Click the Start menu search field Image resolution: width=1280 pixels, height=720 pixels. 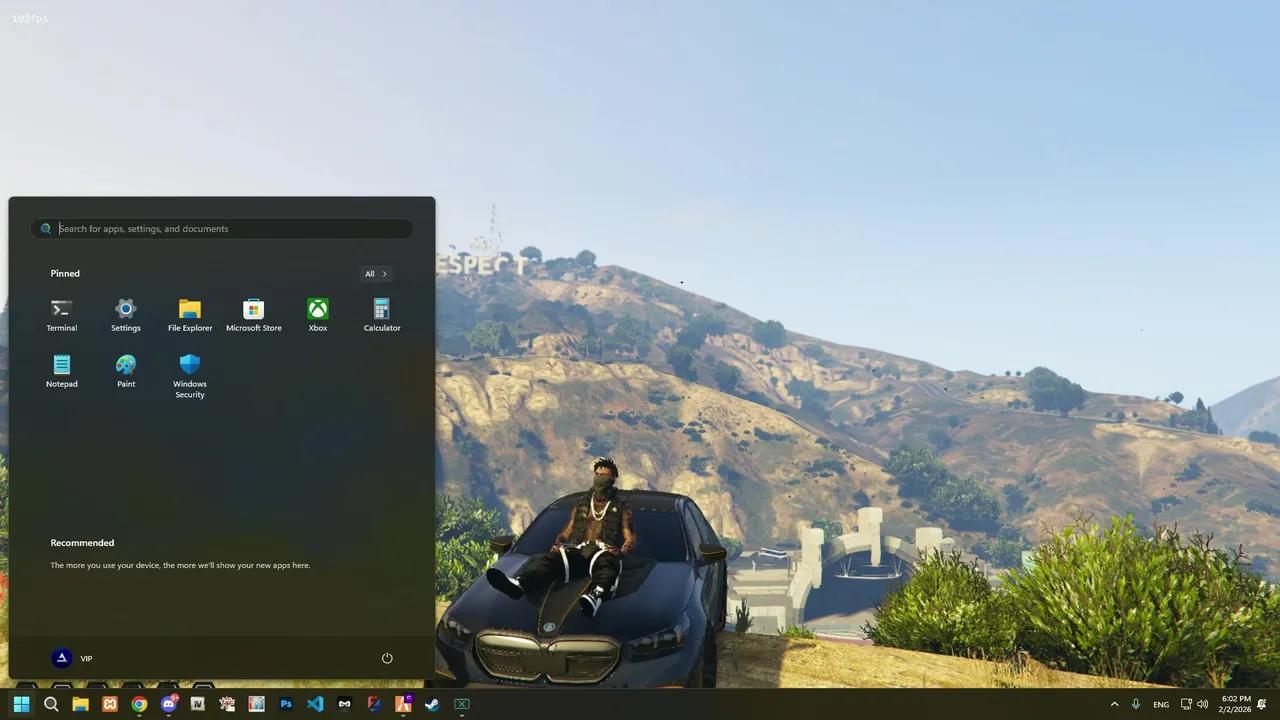pos(220,228)
